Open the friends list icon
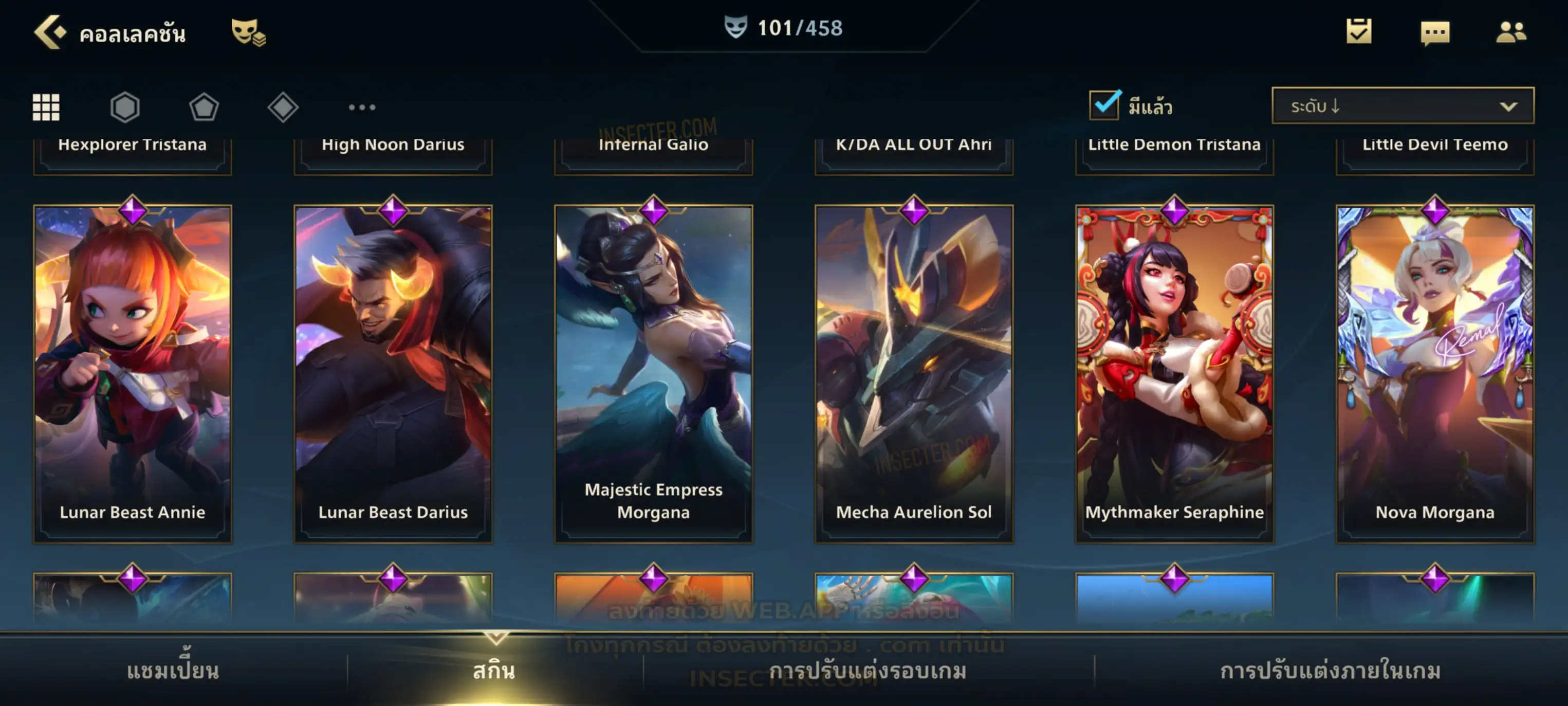This screenshot has width=1568, height=706. pos(1510,32)
